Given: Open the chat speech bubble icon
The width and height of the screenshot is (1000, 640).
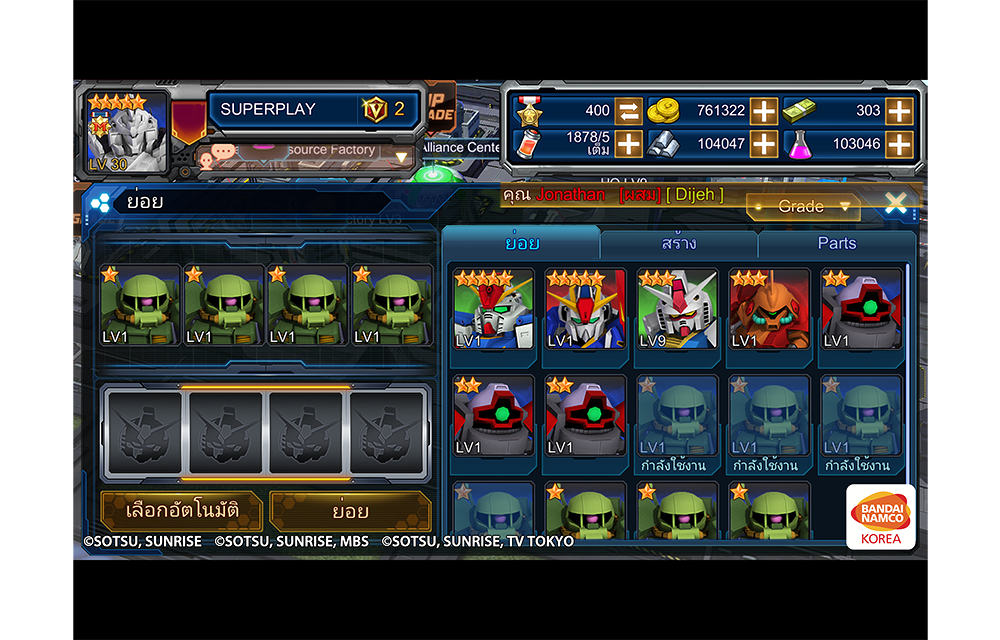Looking at the screenshot, I should pos(223,153).
